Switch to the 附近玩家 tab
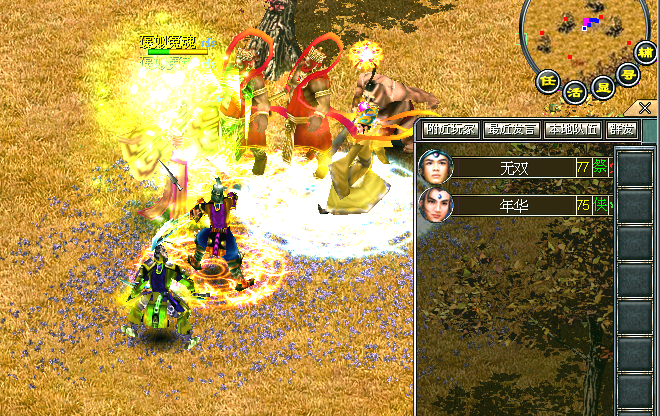 point(451,129)
